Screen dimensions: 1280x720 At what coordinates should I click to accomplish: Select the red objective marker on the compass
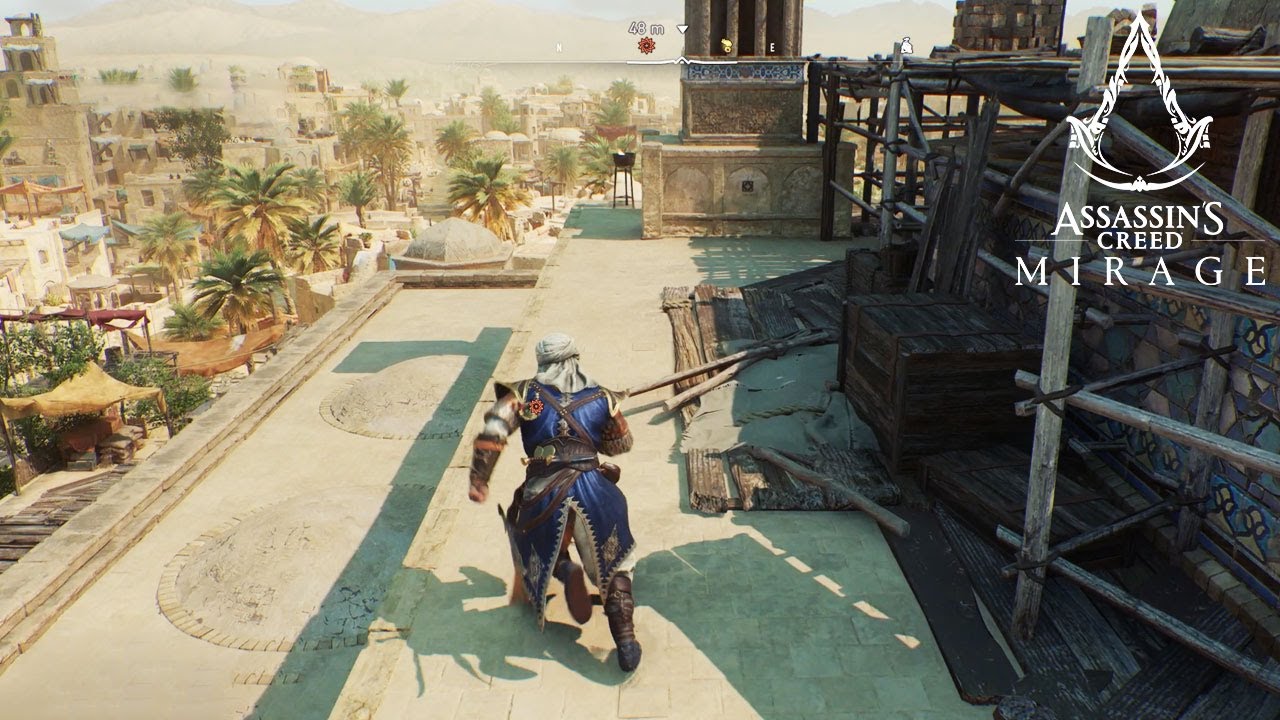click(x=646, y=44)
